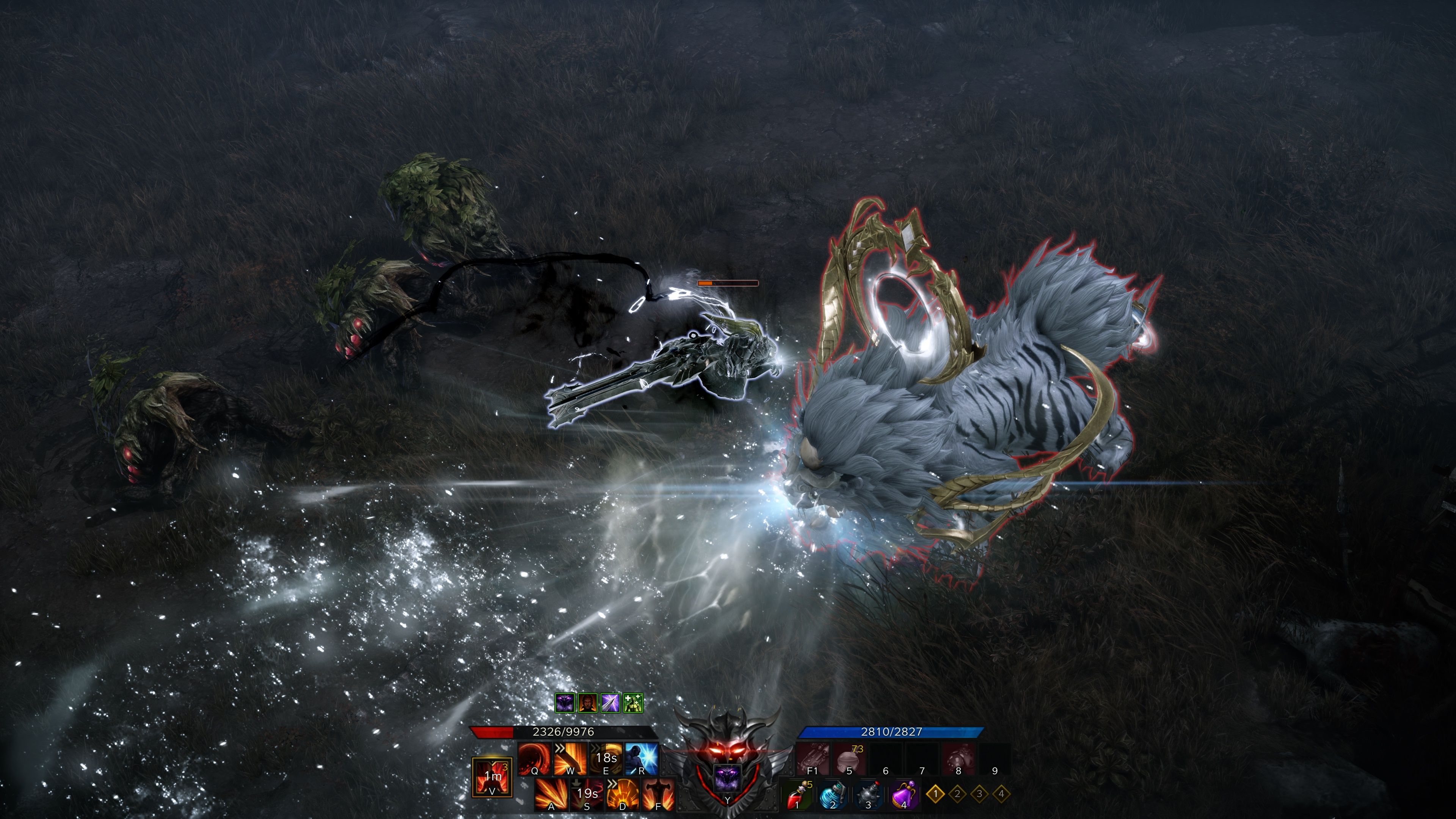Select the E skill showing 18s cooldown
This screenshot has height=819, width=1456.
pyautogui.click(x=606, y=759)
